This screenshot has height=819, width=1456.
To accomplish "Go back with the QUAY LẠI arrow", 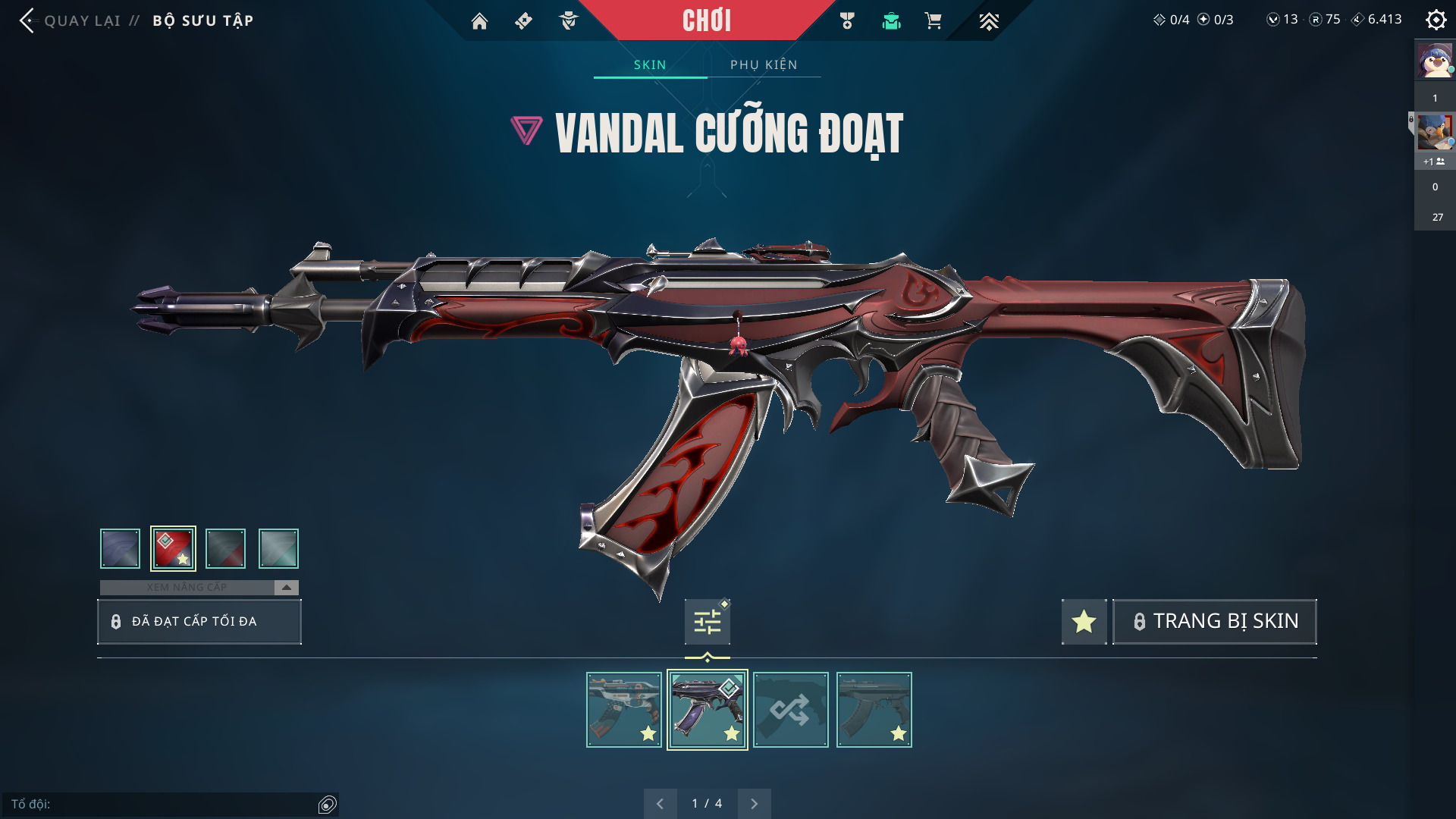I will click(28, 20).
